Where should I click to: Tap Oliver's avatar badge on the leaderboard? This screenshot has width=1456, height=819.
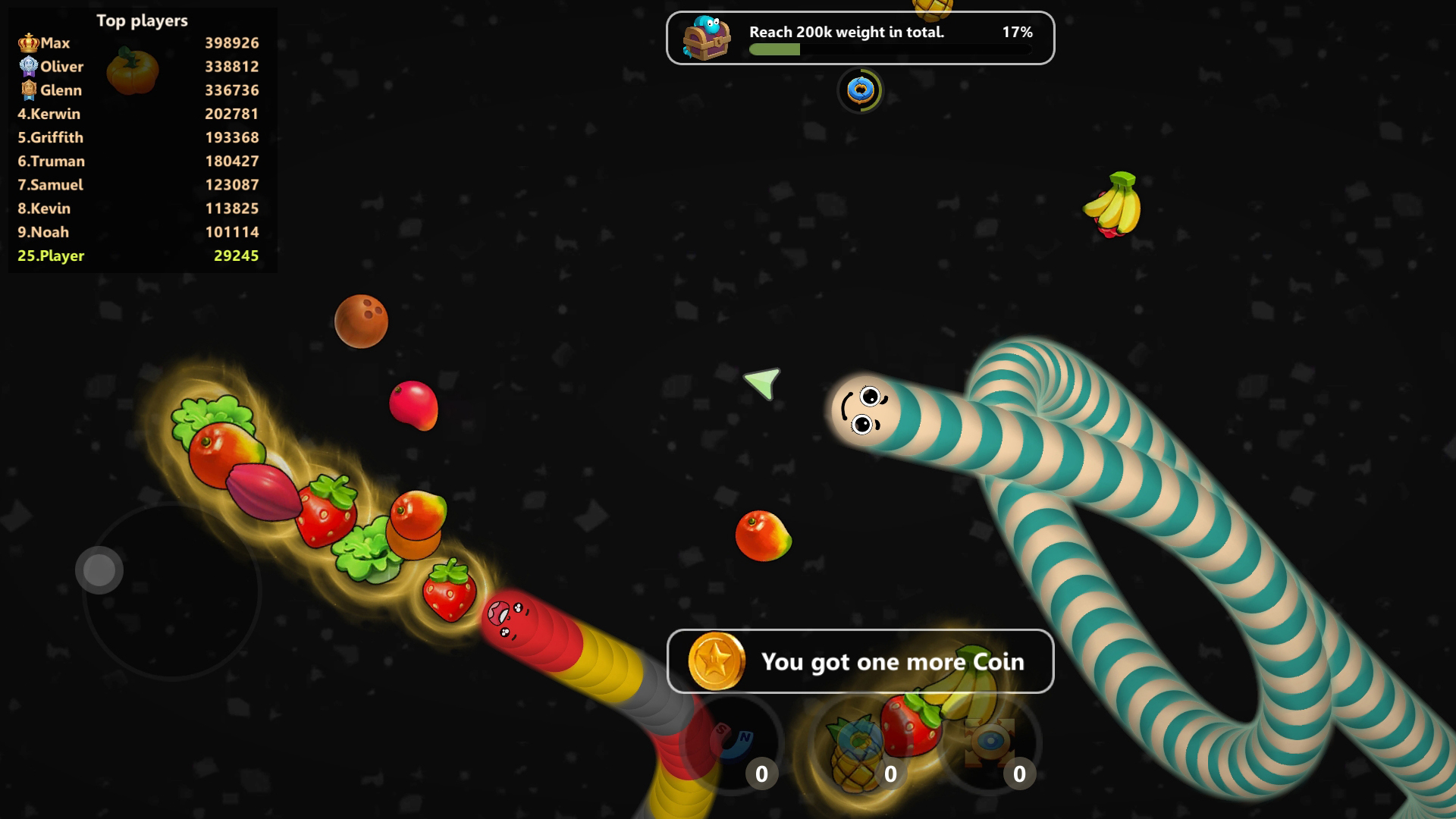pos(28,67)
